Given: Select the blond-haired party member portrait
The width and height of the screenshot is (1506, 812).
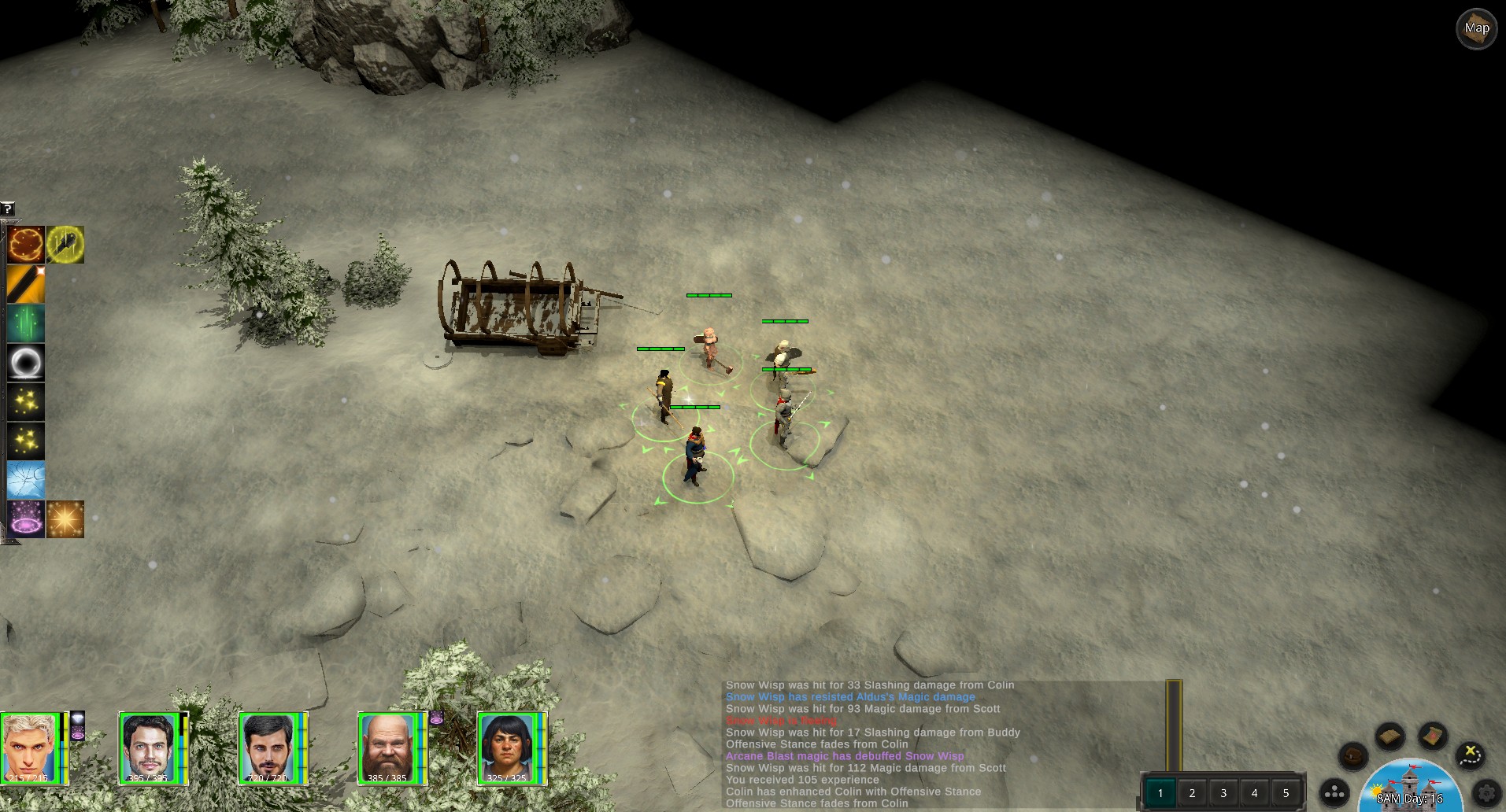Looking at the screenshot, I should tap(30, 748).
